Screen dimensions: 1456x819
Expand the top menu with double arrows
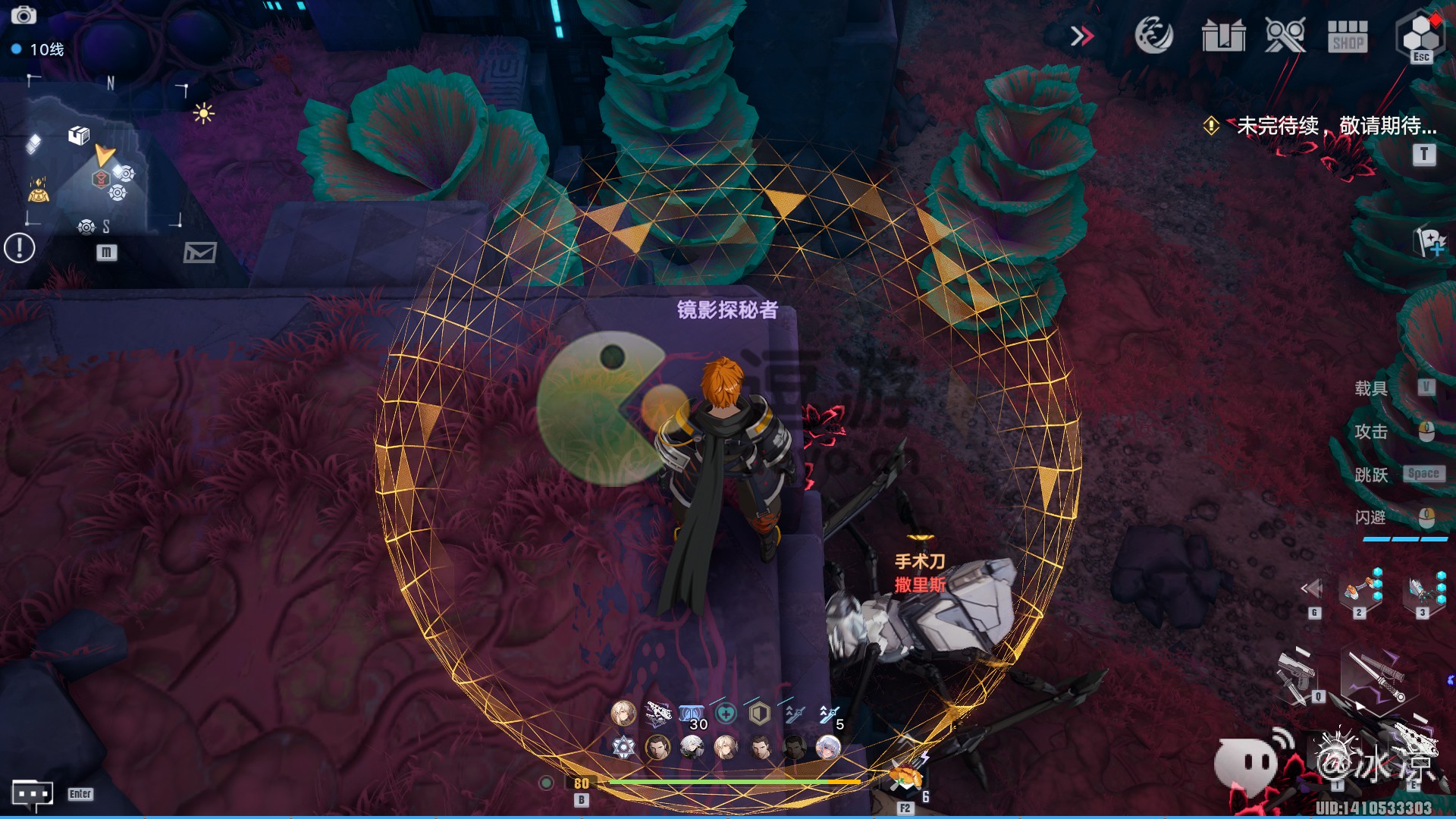tap(1082, 36)
